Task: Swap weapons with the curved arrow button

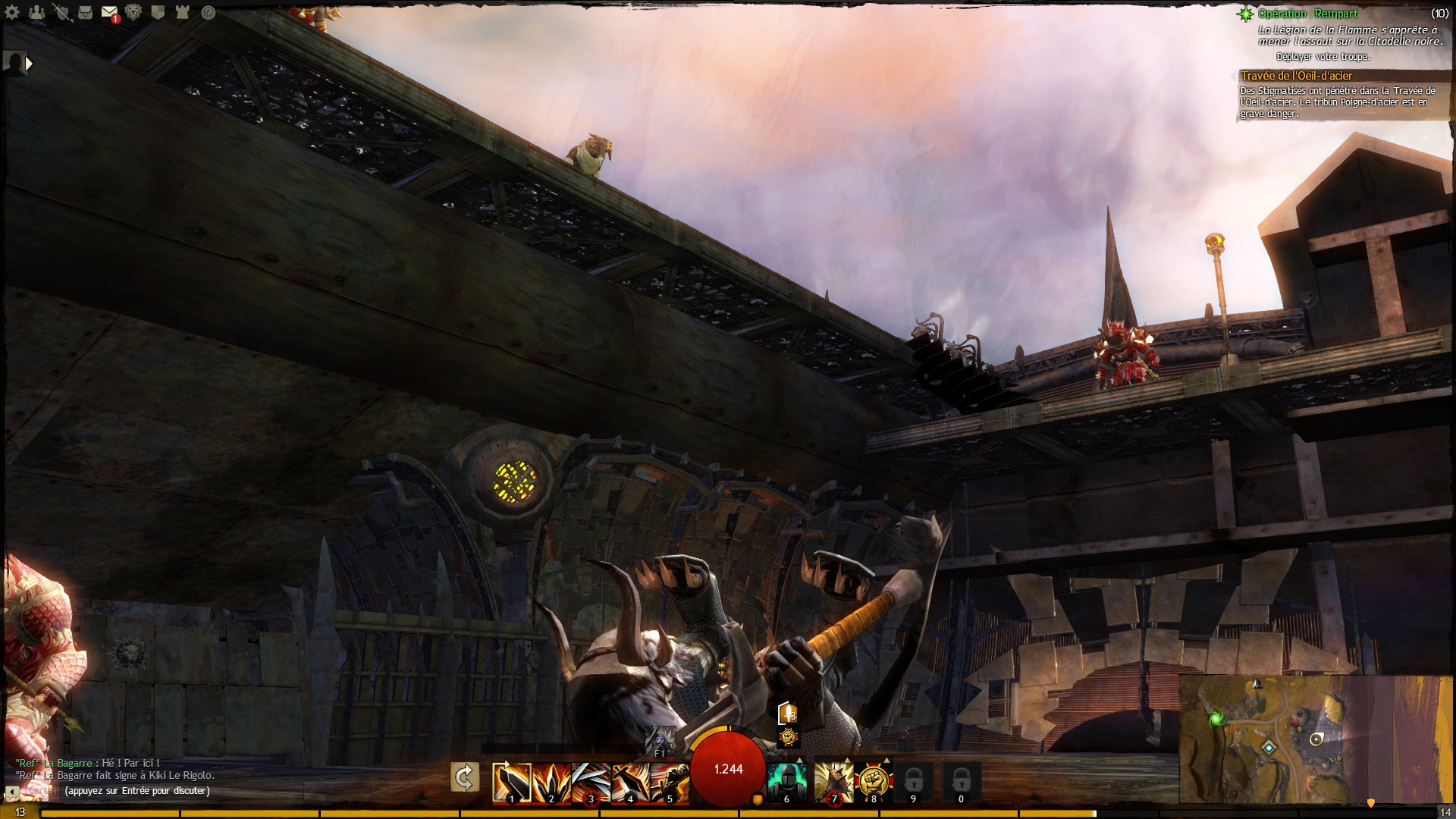Action: coord(464,777)
